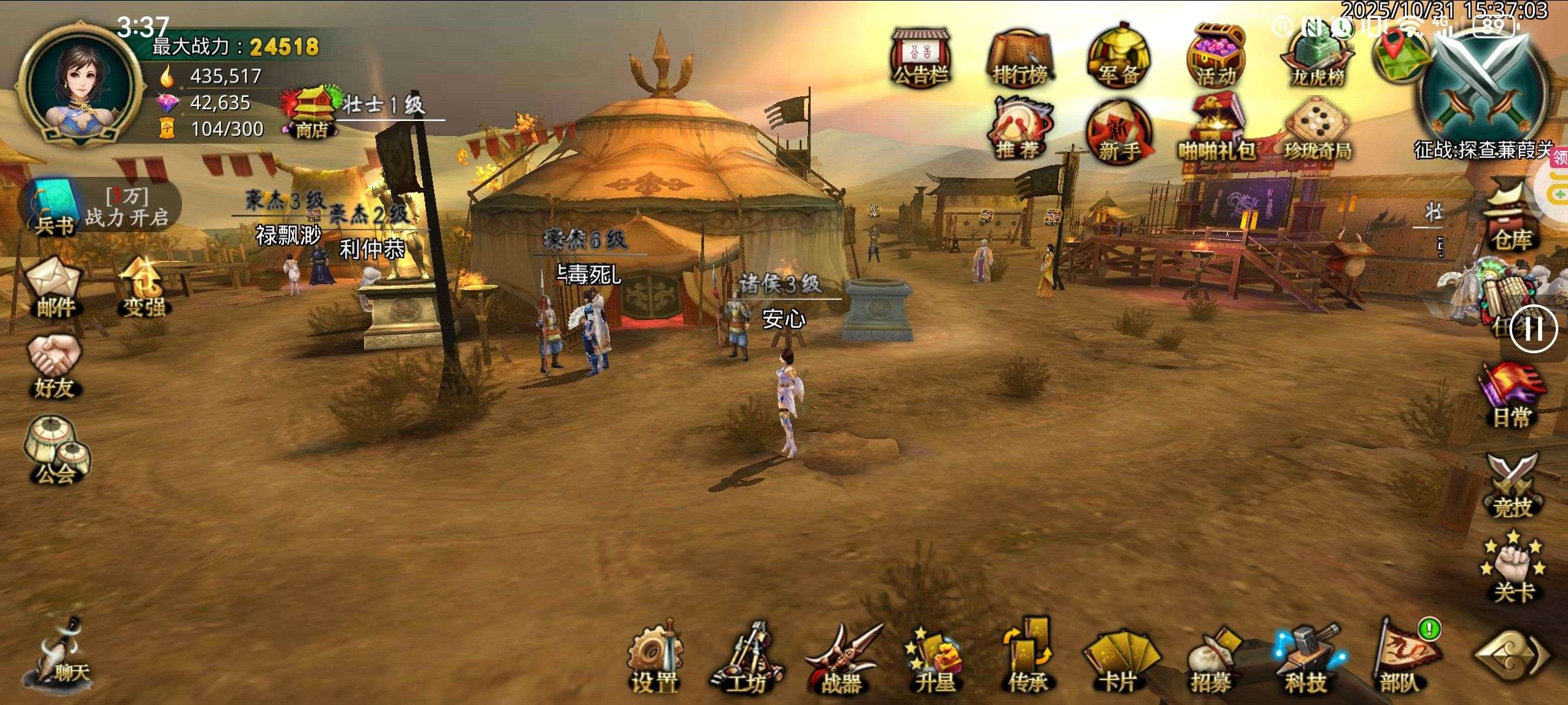Enter the 竞技 arena
1568x705 pixels.
tap(1512, 486)
